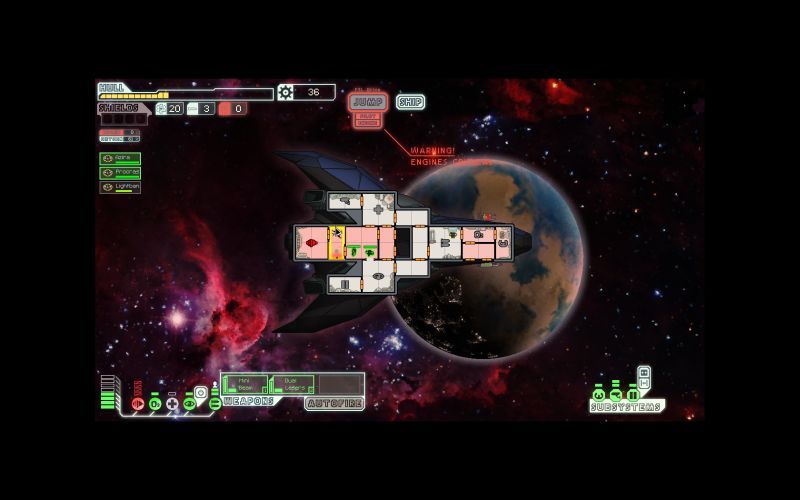Select crew member Lightban
This screenshot has height=500, width=800.
tap(120, 187)
